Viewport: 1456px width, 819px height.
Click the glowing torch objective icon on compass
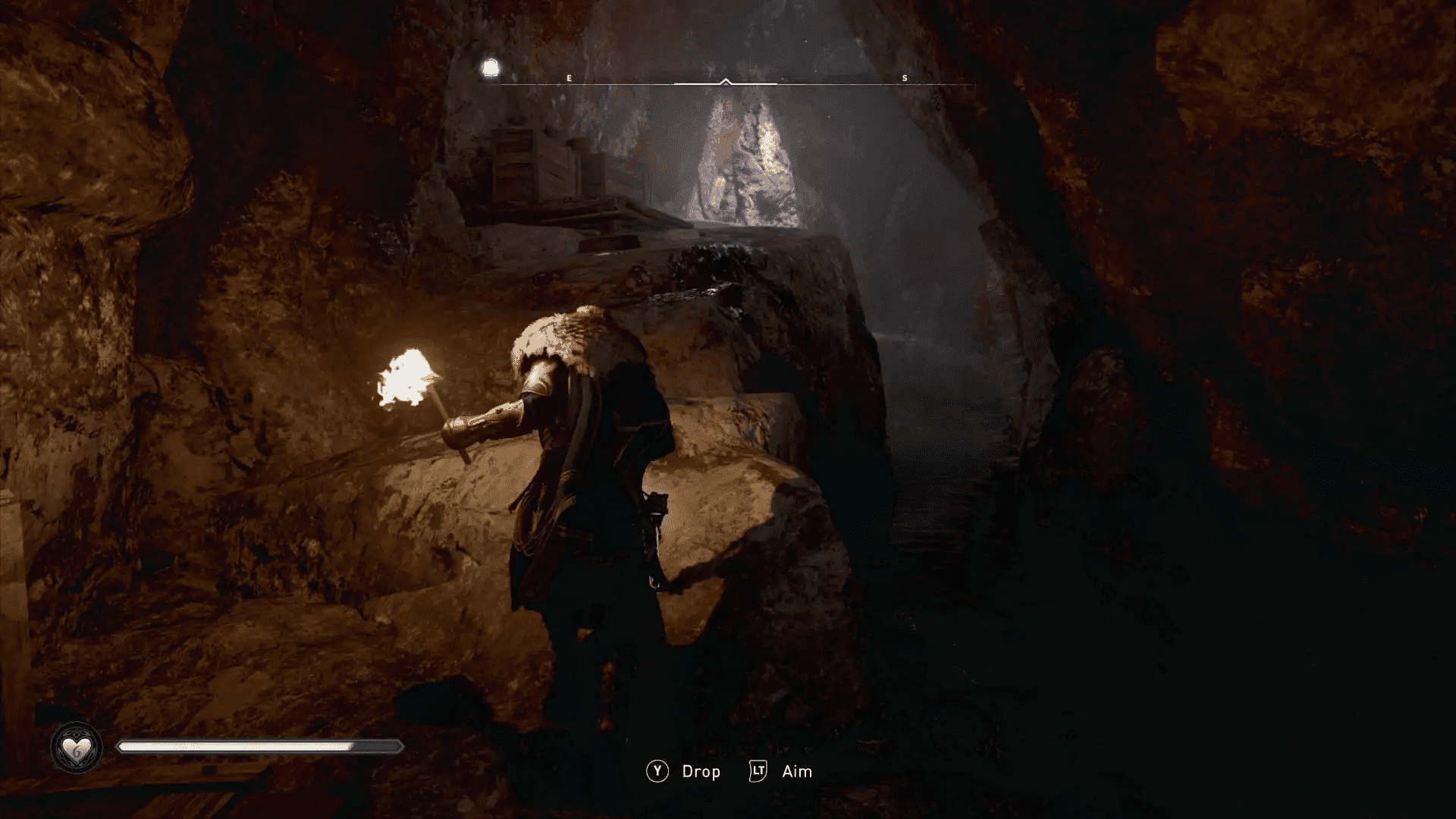(x=490, y=68)
